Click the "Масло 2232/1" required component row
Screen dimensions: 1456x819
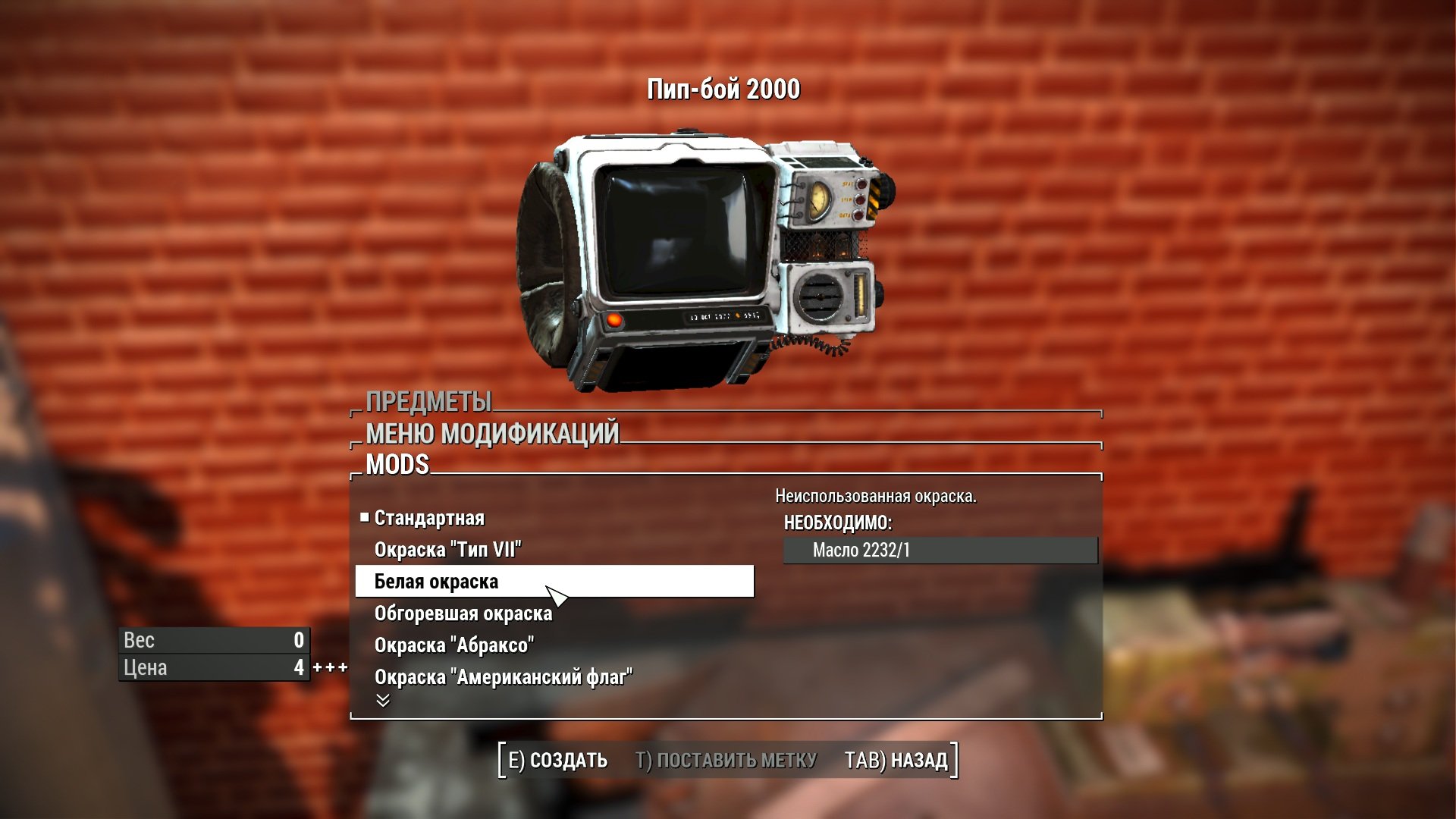coord(940,551)
